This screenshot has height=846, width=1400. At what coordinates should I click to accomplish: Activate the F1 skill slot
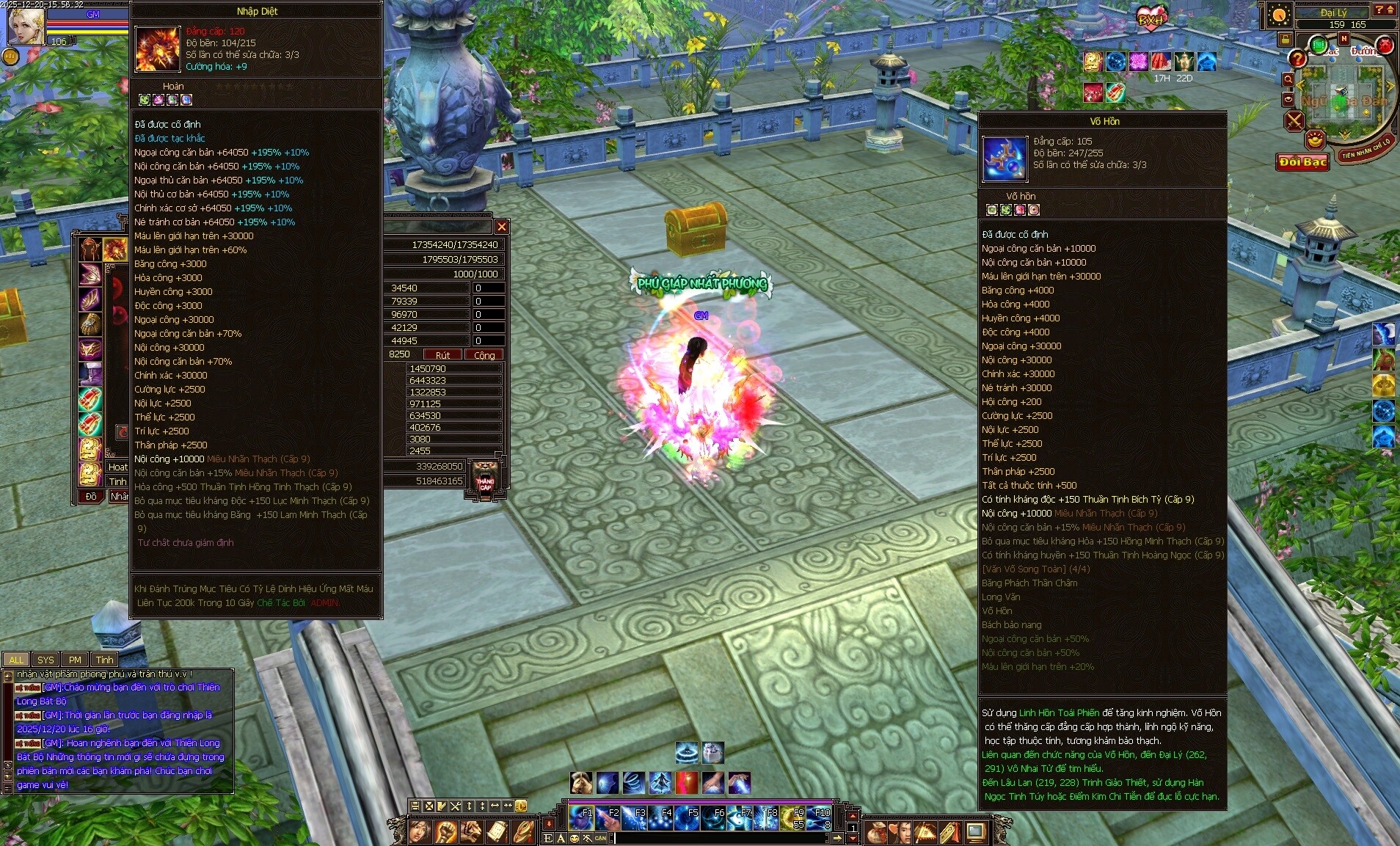(x=580, y=817)
